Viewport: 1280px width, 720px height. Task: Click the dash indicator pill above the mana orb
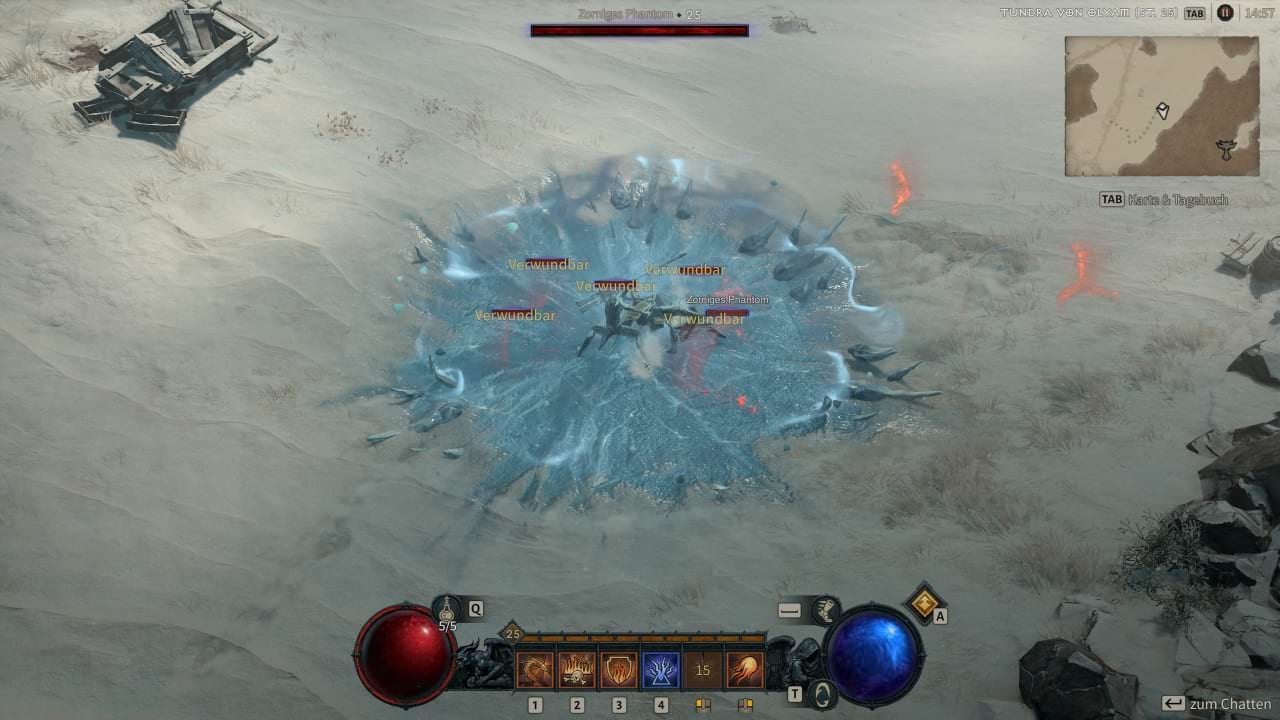pyautogui.click(x=789, y=608)
